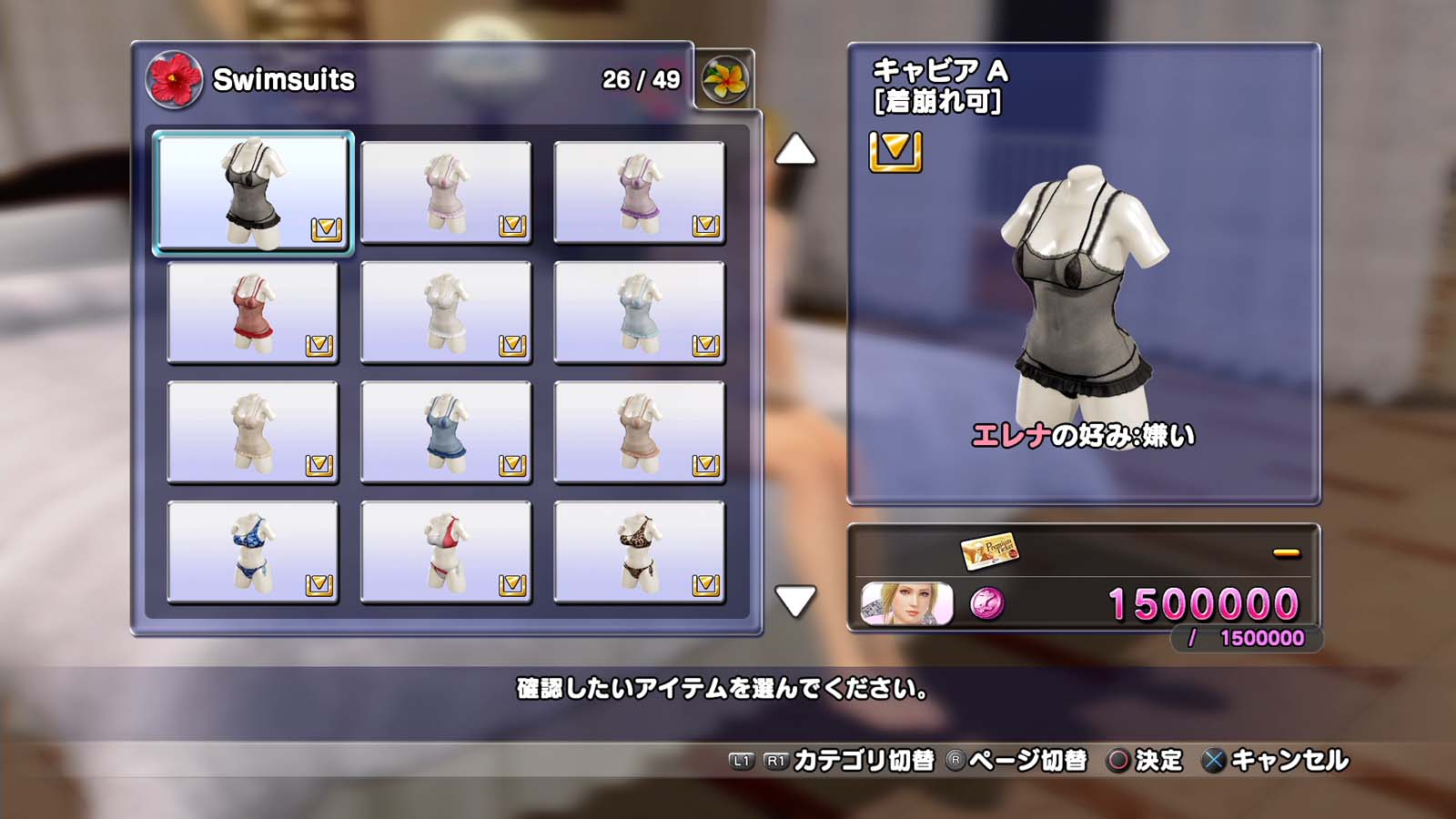The width and height of the screenshot is (1456, 819).
Task: Select the red camisole swimsuit tile
Action: [253, 313]
